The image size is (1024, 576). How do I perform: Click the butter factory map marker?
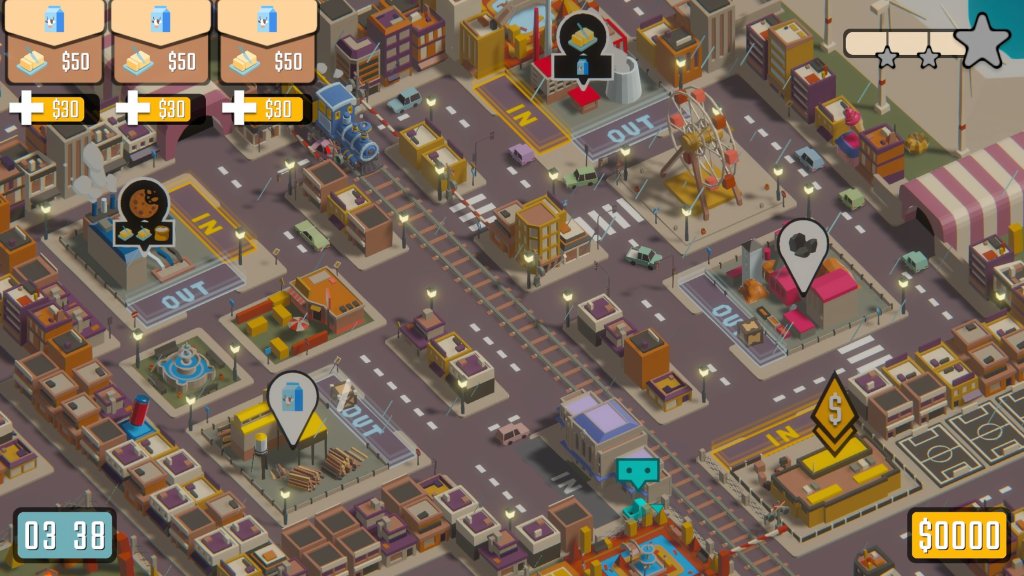pos(582,49)
